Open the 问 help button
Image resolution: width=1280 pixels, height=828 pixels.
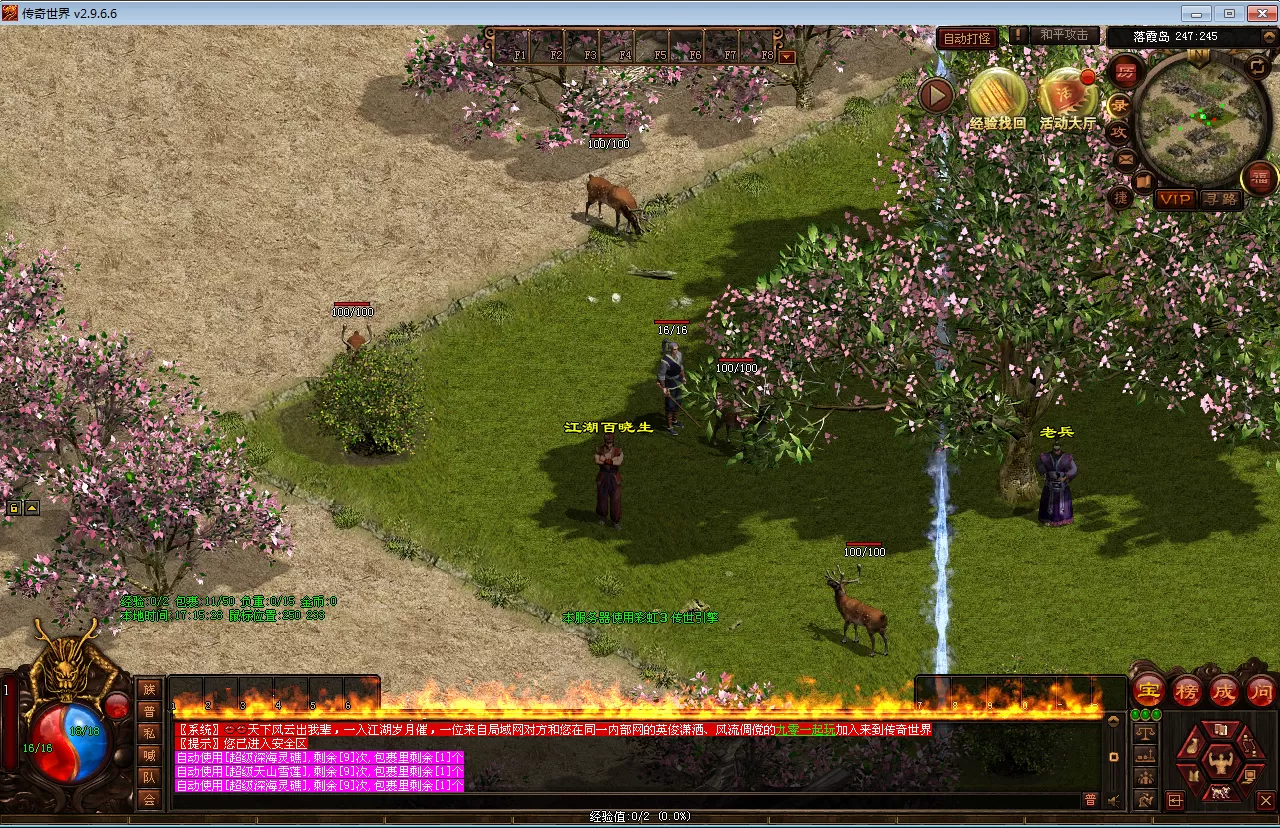click(x=1261, y=690)
